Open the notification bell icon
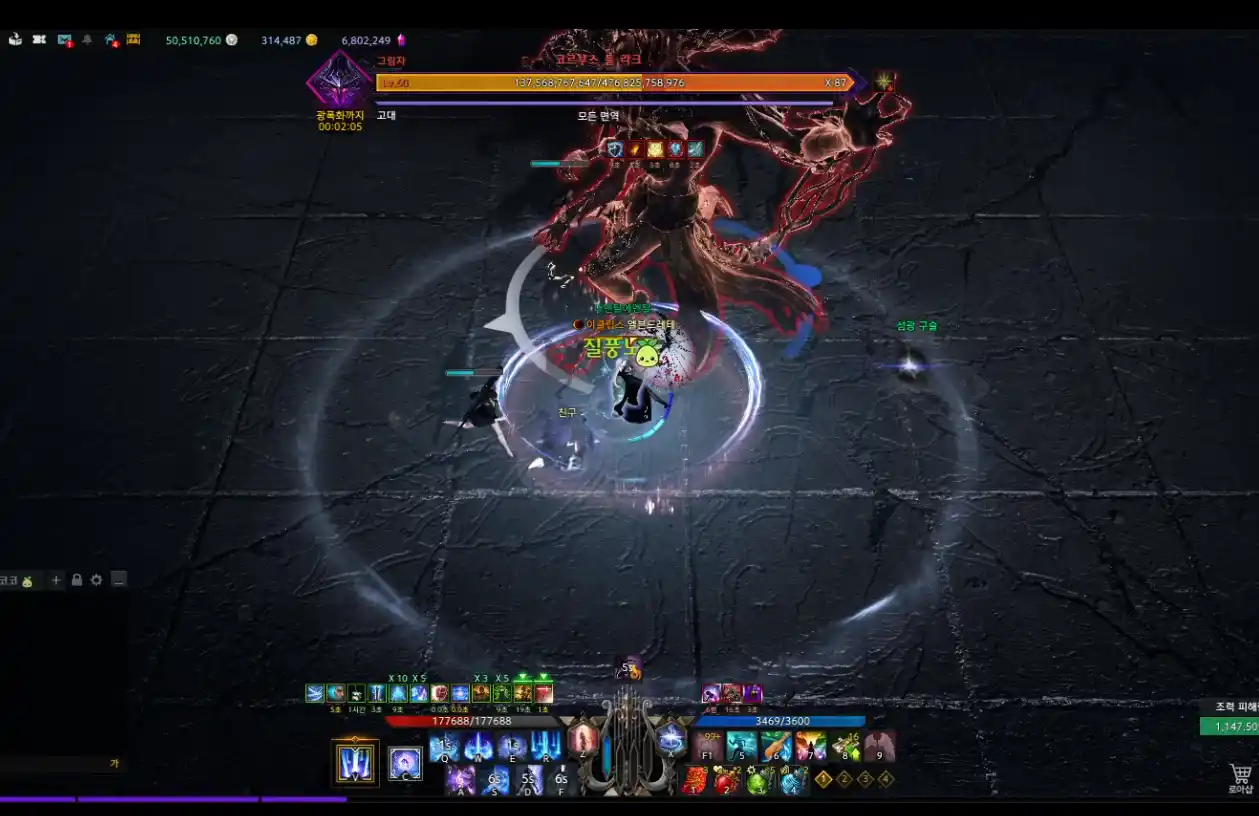 [x=87, y=40]
